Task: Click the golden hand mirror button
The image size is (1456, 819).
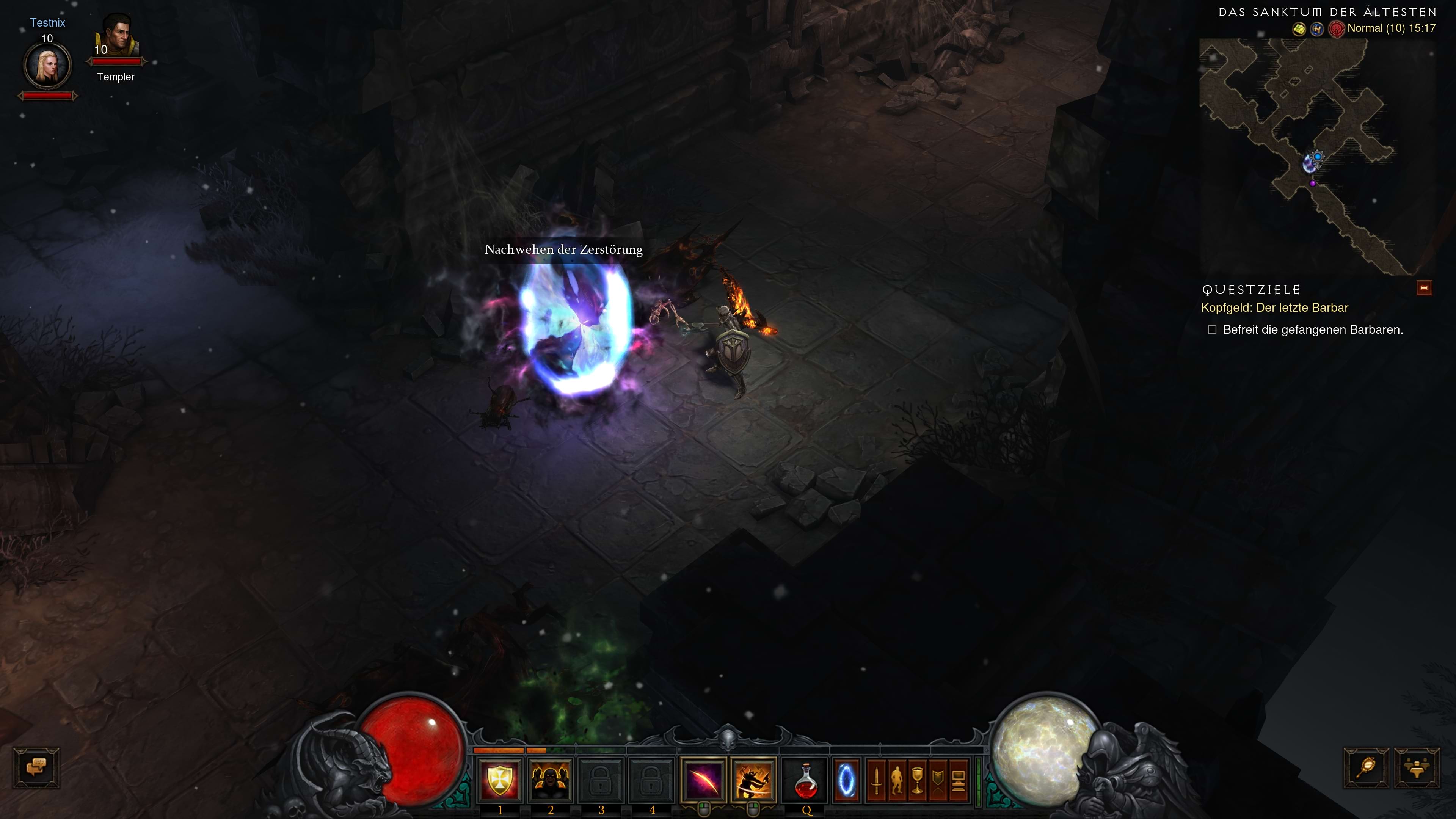Action: (1366, 767)
